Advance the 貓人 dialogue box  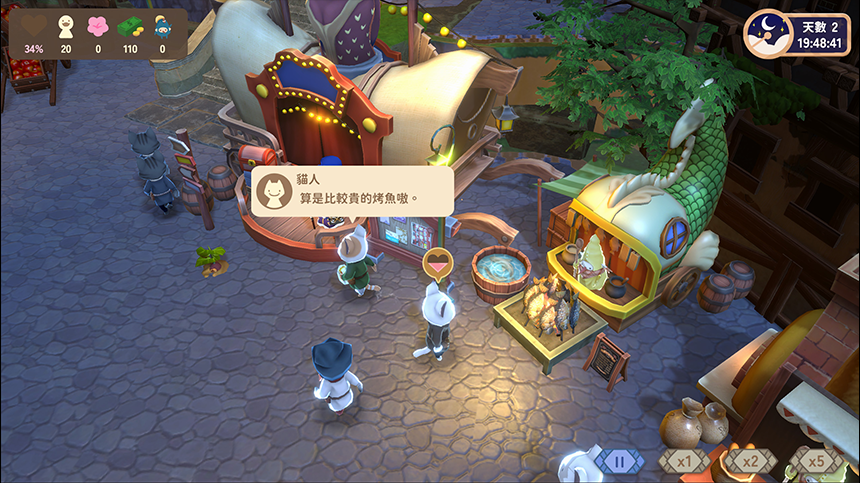352,190
